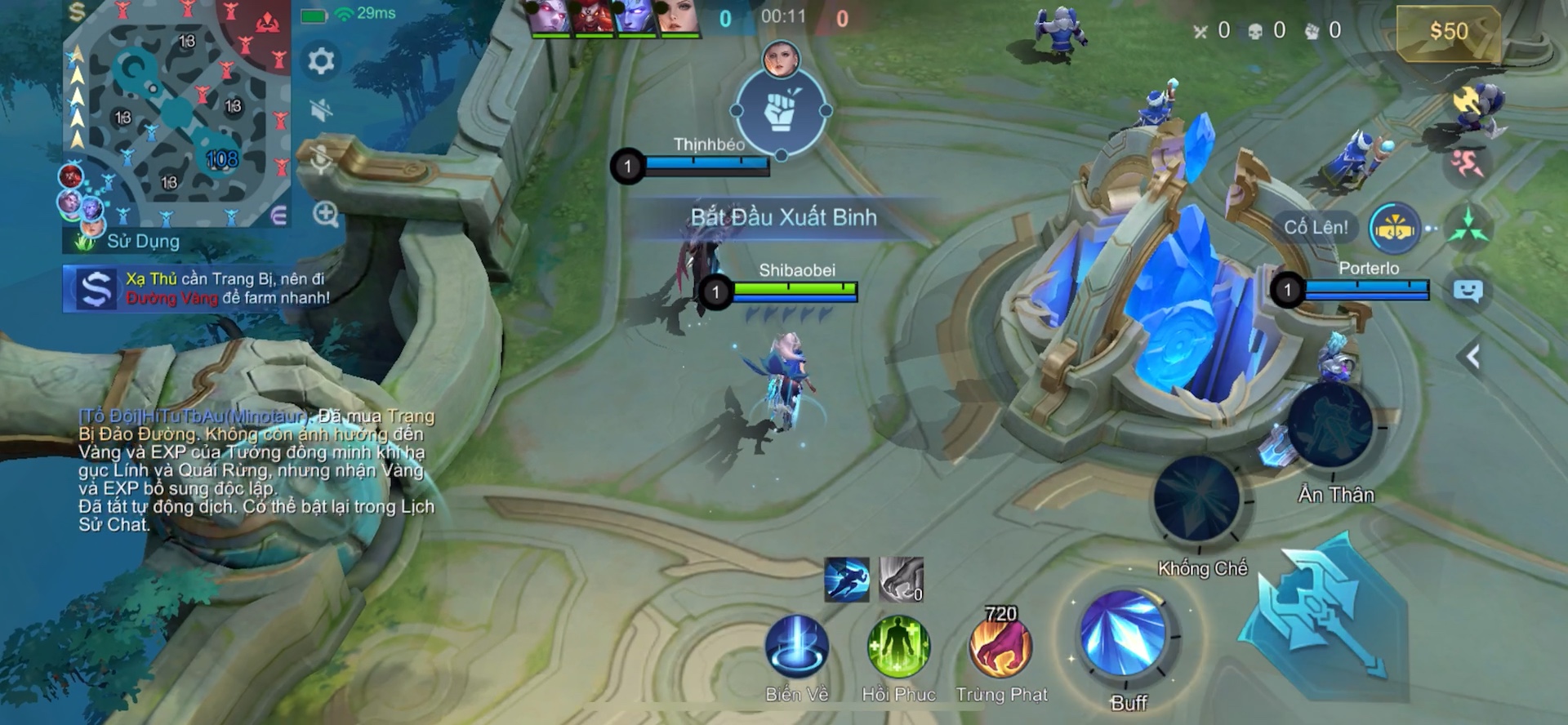Activate the Trừng Phạt battle spell
Image resolution: width=1568 pixels, height=725 pixels.
[x=1000, y=647]
